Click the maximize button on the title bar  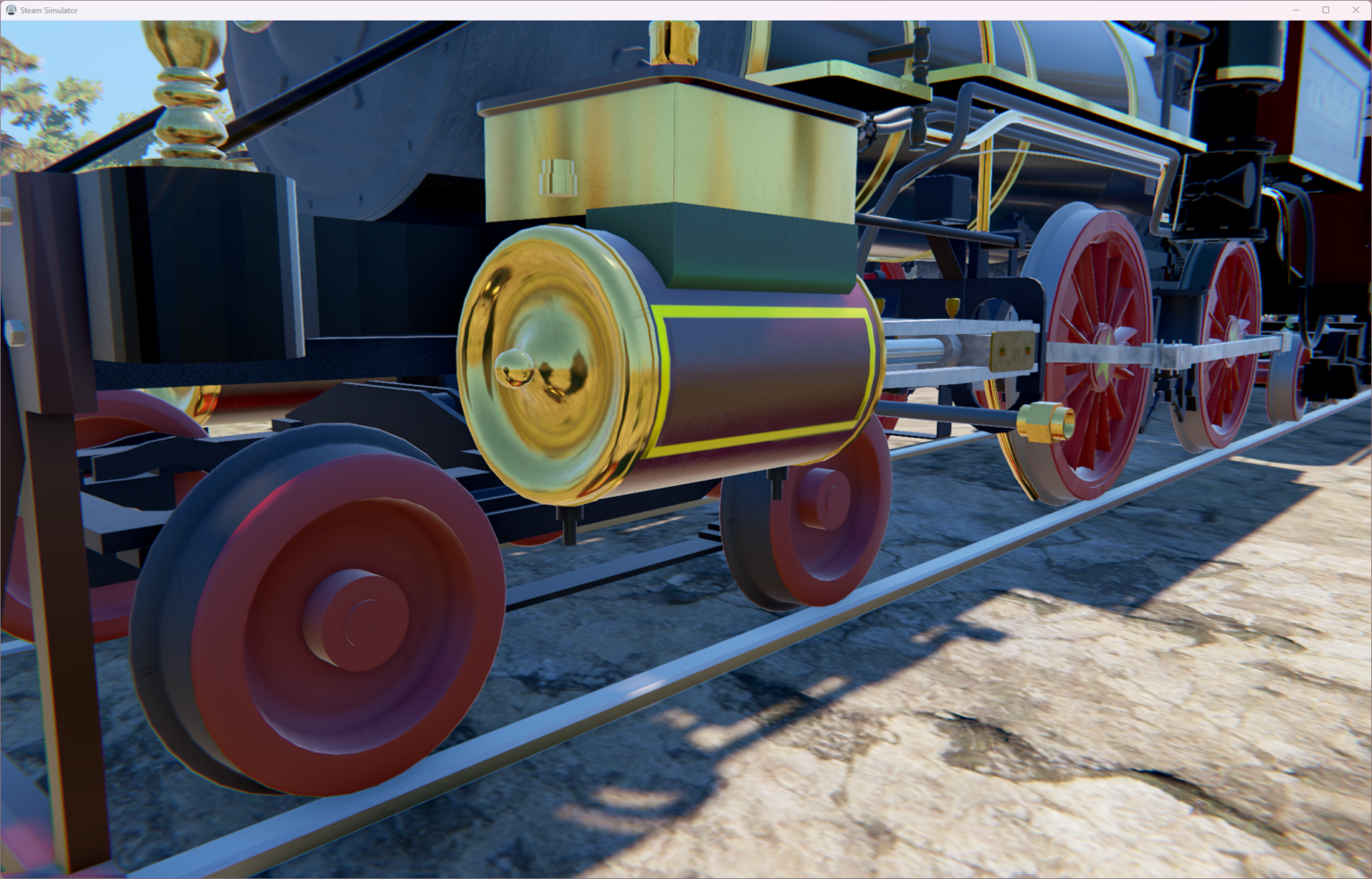[x=1326, y=9]
